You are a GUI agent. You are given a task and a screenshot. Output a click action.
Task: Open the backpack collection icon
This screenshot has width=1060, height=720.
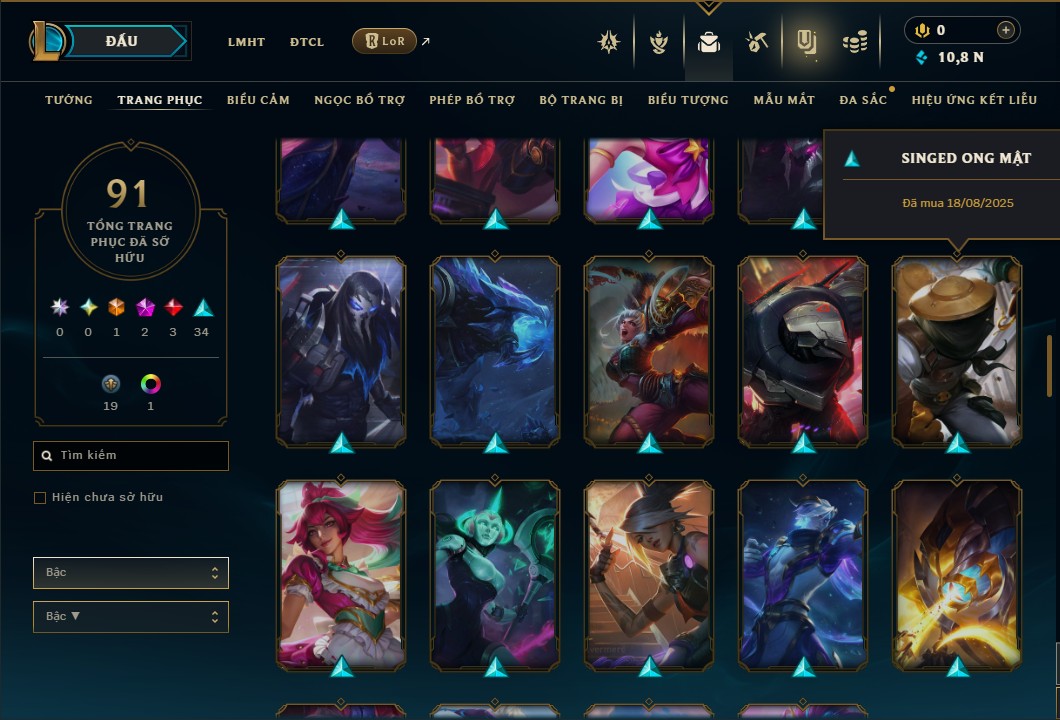click(x=709, y=42)
